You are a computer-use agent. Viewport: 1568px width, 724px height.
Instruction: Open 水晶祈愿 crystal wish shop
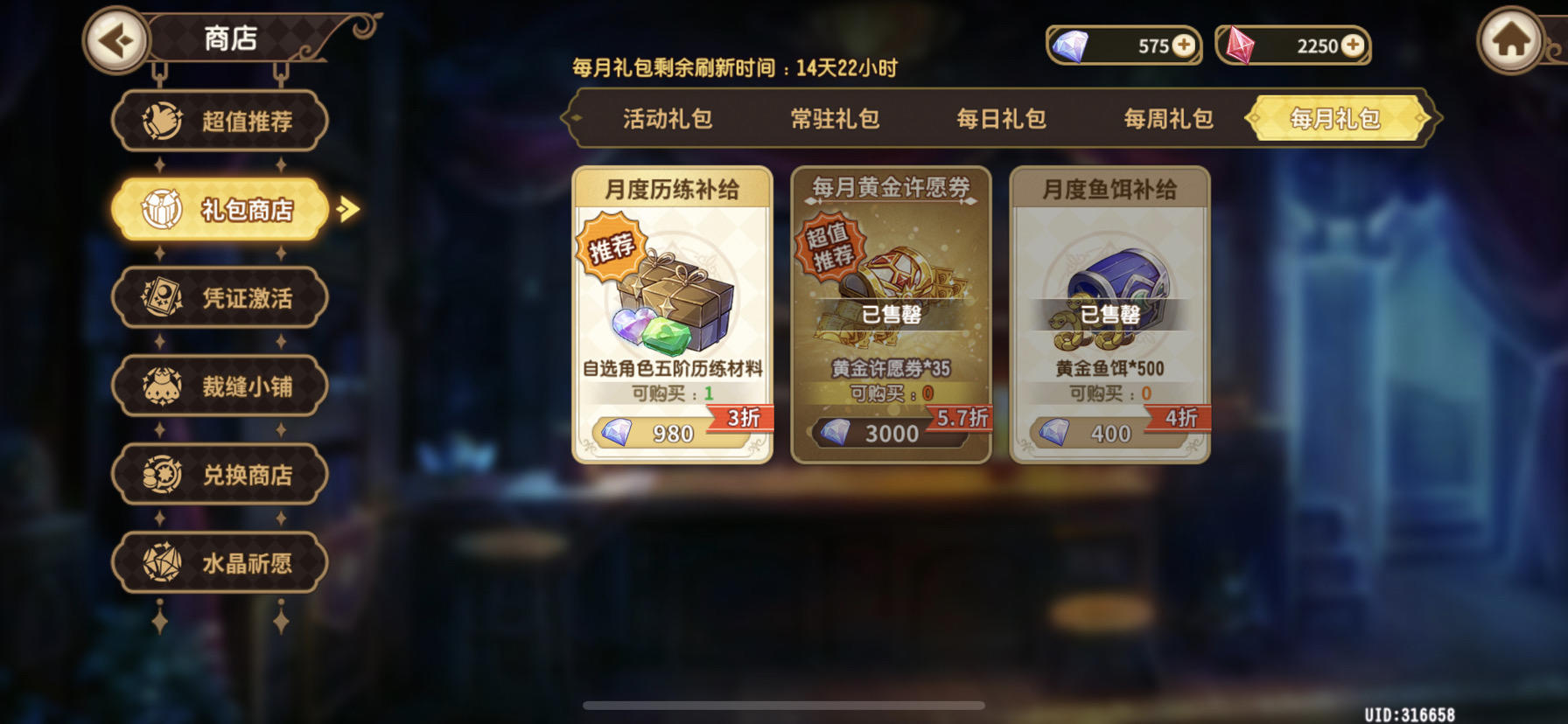[219, 562]
